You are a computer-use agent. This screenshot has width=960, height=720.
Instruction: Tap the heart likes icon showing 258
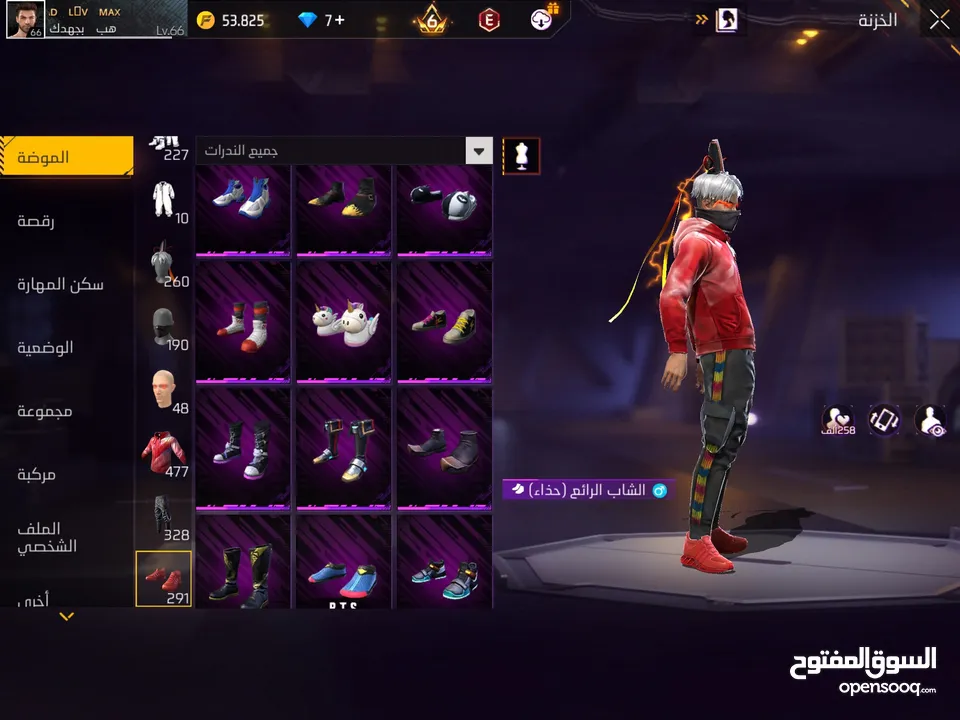click(837, 420)
